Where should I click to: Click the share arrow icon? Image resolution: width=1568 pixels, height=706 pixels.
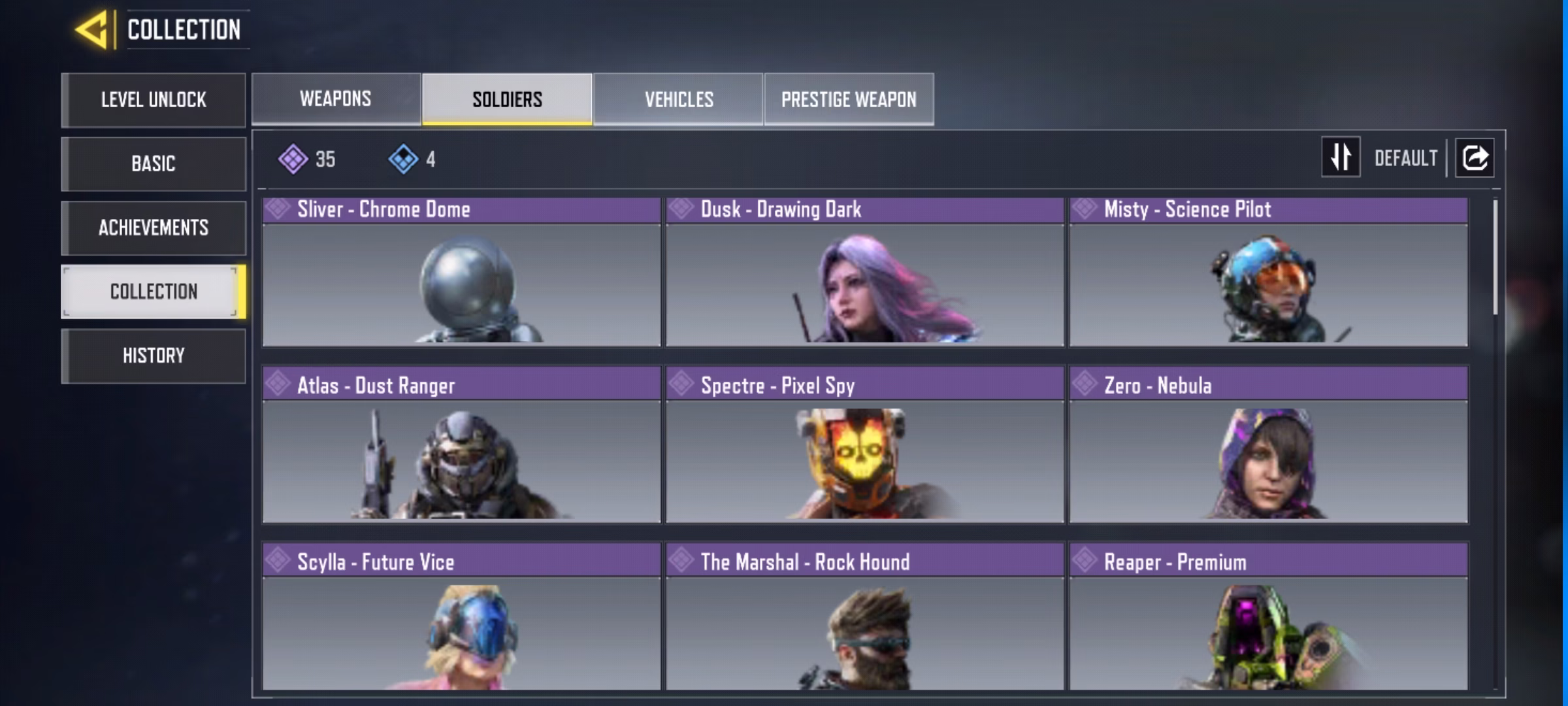1475,158
